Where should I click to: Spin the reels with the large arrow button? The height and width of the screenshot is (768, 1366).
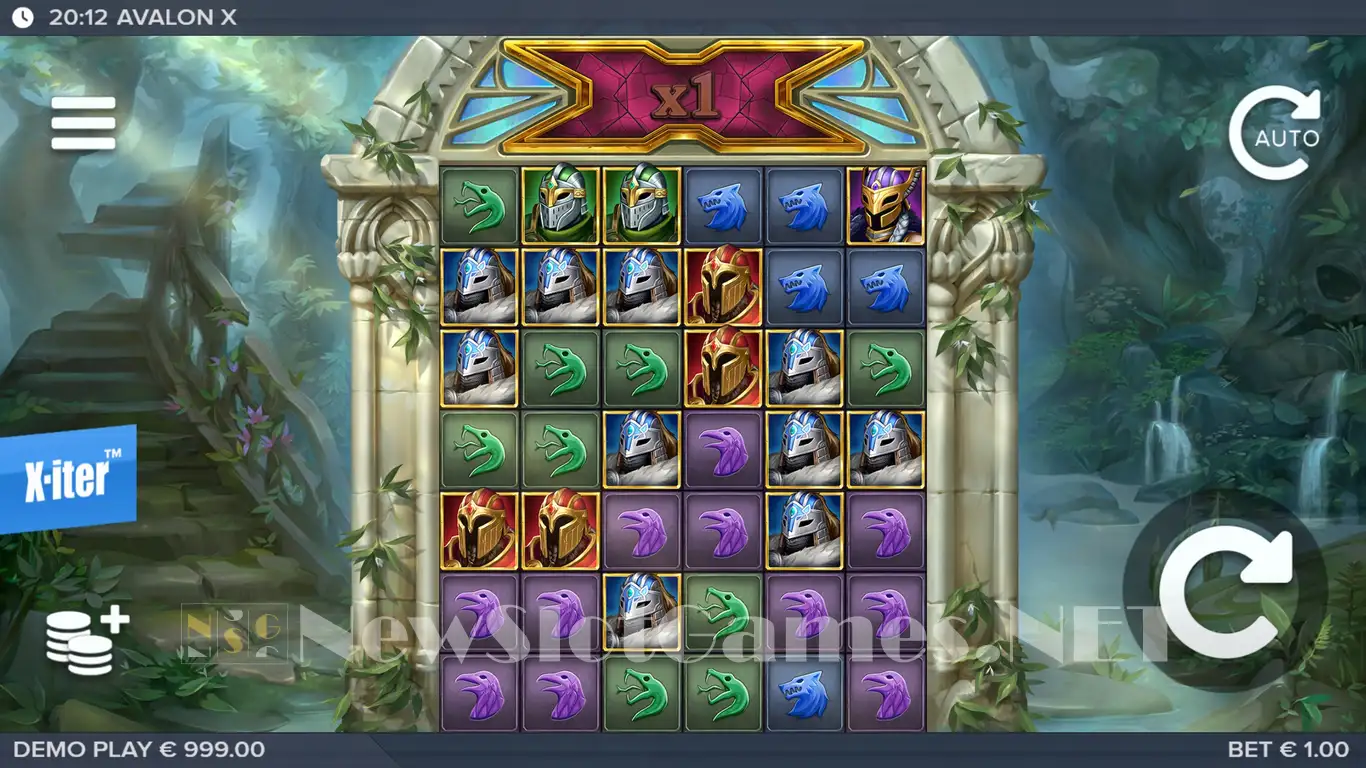[x=1226, y=591]
